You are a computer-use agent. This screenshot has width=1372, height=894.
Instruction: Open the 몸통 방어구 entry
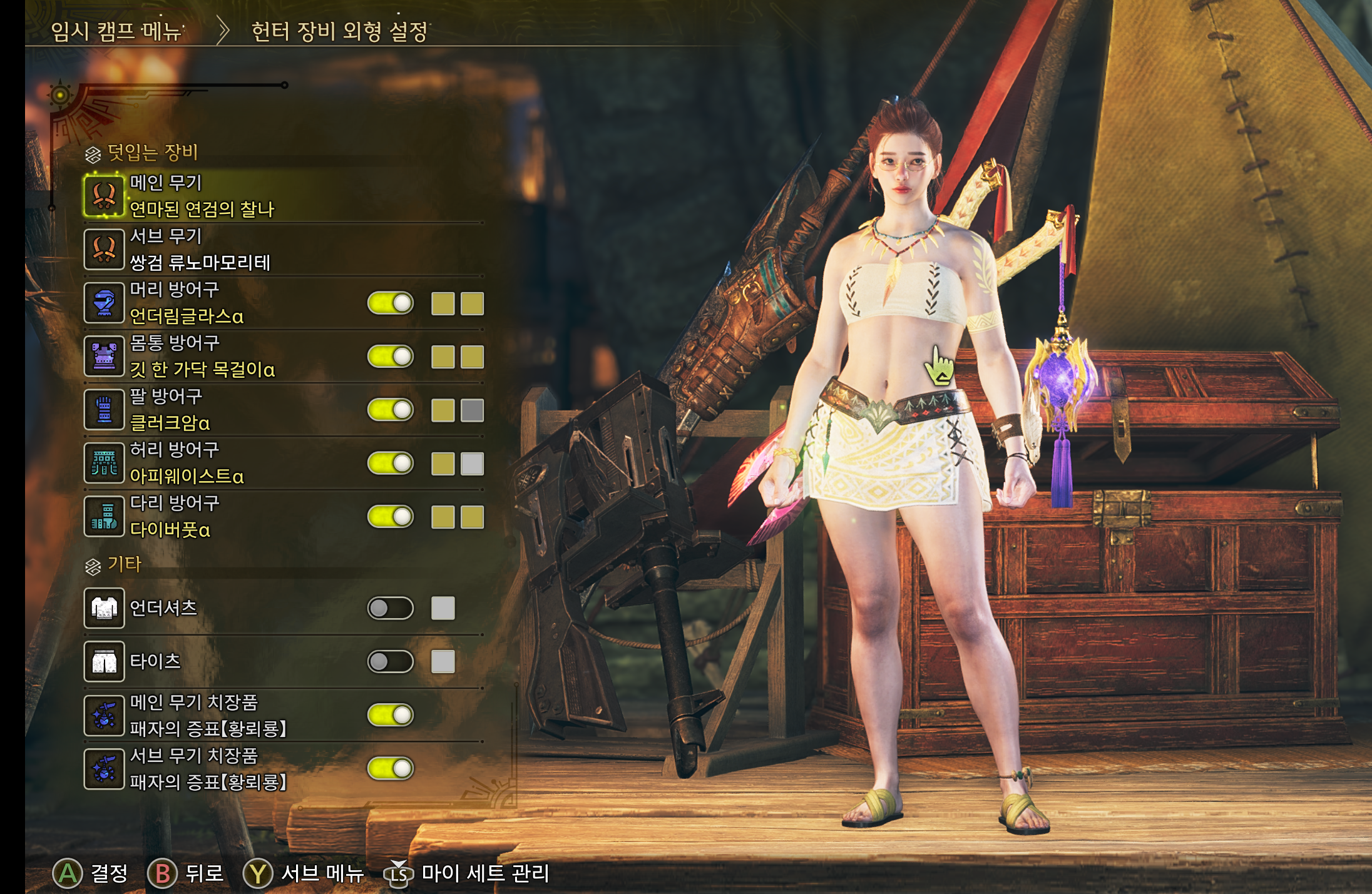point(202,357)
